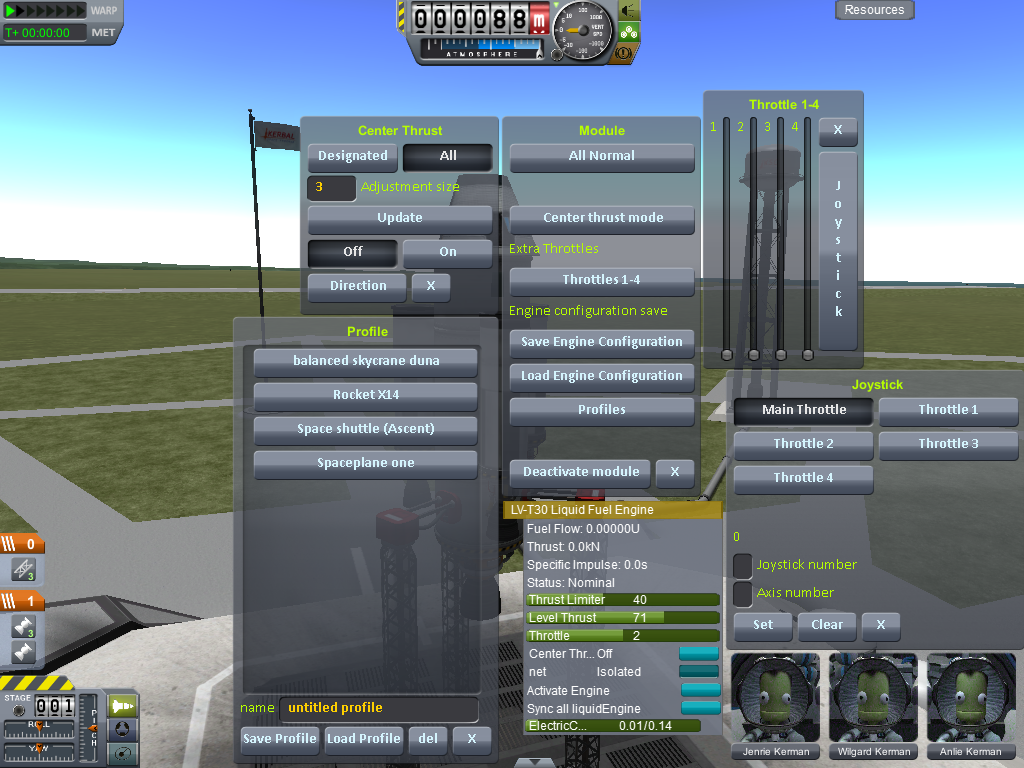The height and width of the screenshot is (768, 1024).
Task: Load Engine Configuration
Action: (601, 376)
